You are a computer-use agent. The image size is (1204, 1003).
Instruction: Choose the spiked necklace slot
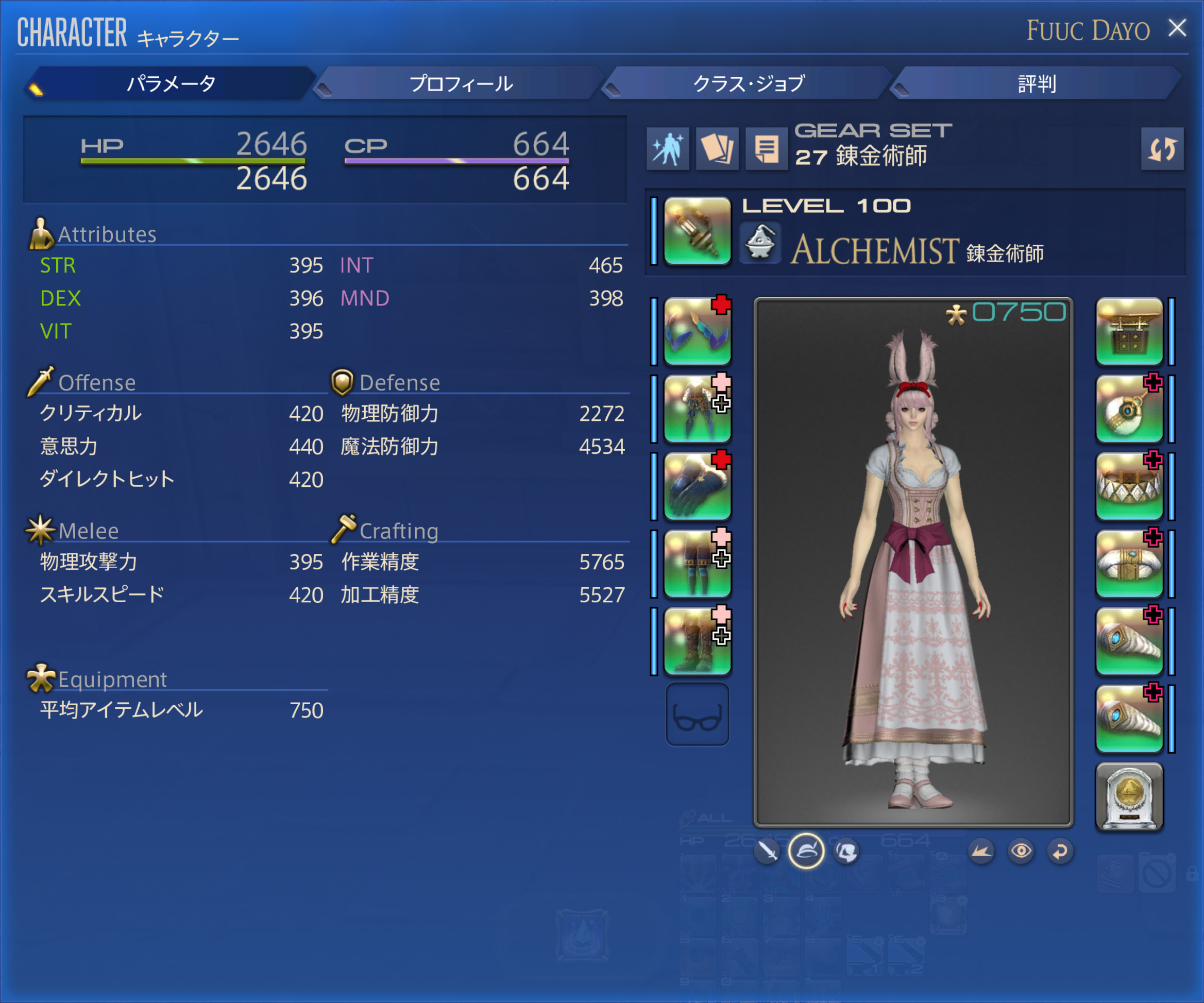[x=1129, y=486]
